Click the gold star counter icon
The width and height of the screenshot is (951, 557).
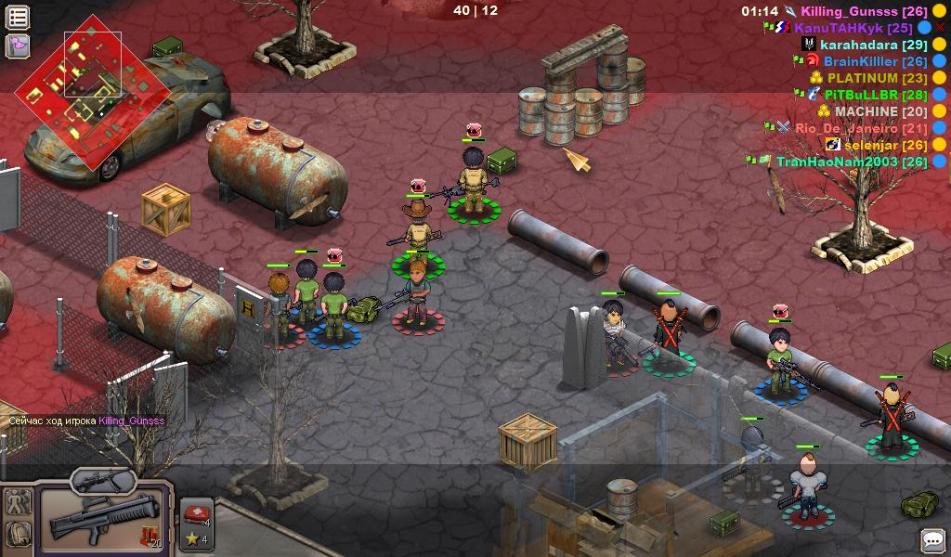193,540
